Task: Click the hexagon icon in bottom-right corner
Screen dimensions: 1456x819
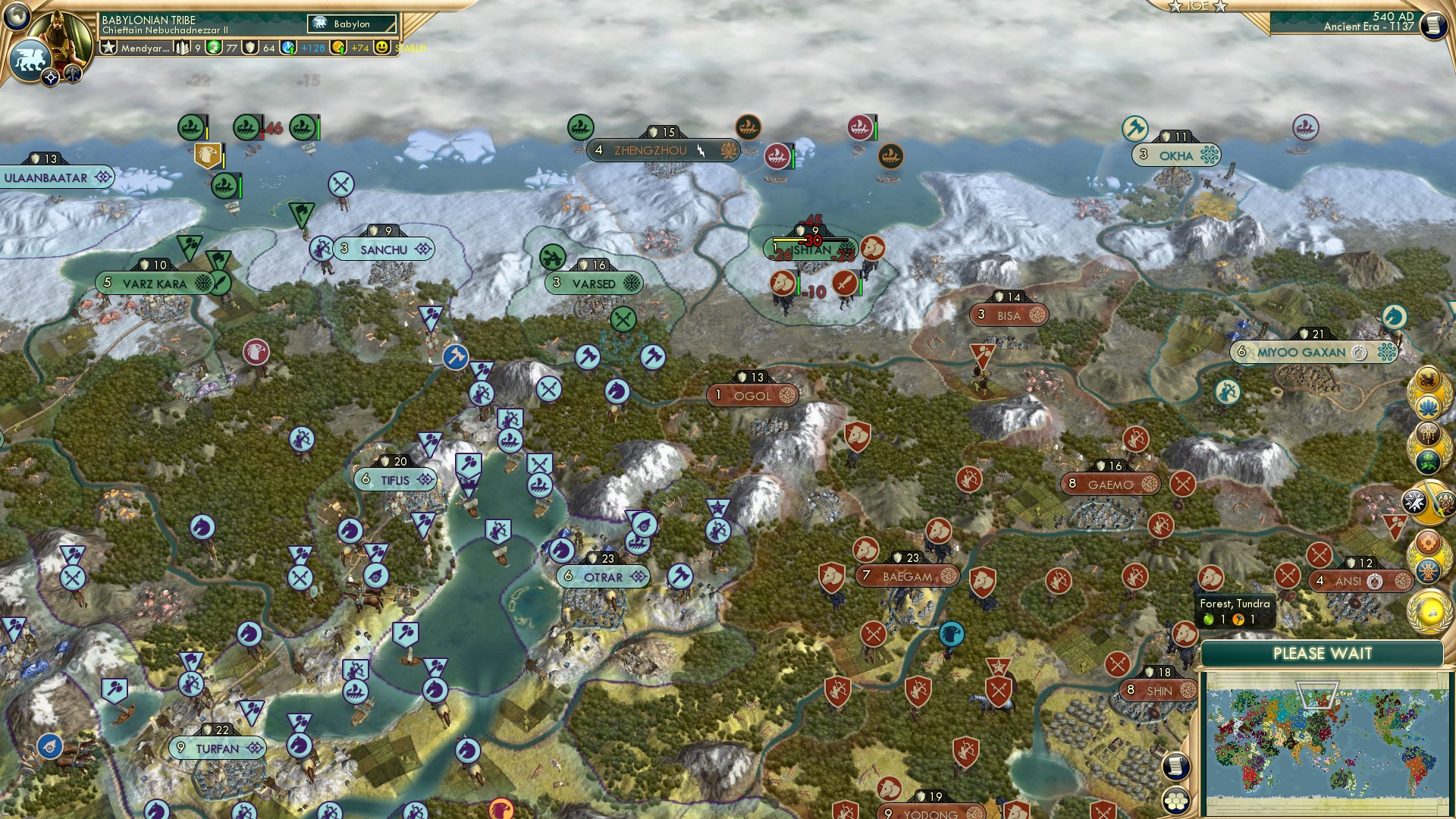Action: (x=1176, y=802)
